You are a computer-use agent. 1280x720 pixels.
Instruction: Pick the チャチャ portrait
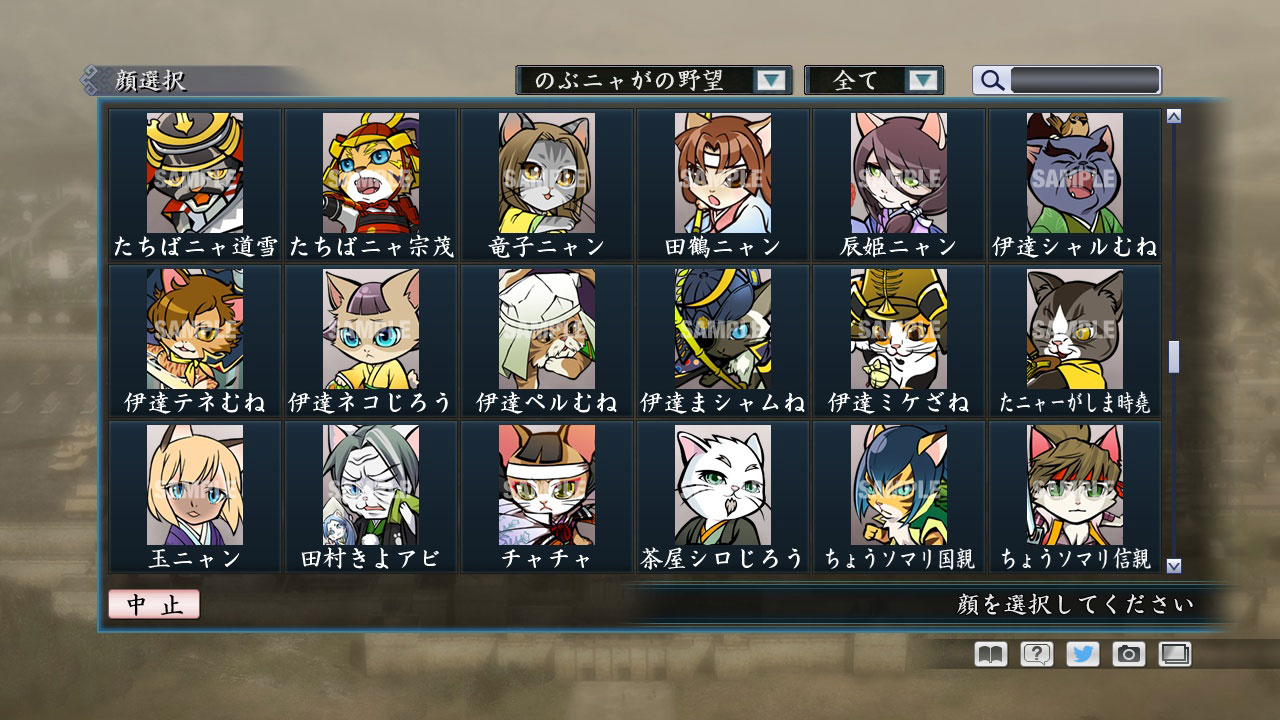click(545, 485)
